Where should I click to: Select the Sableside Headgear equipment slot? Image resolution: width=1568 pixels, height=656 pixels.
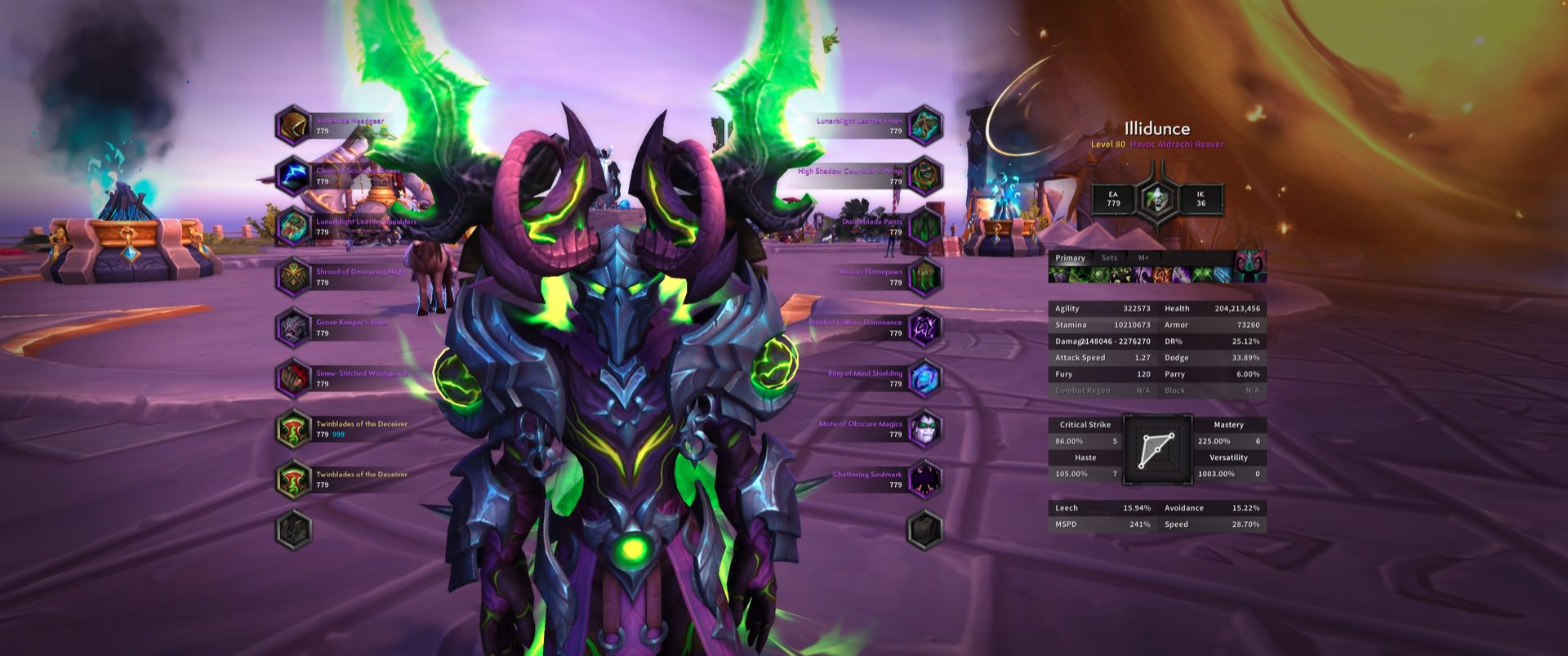293,126
